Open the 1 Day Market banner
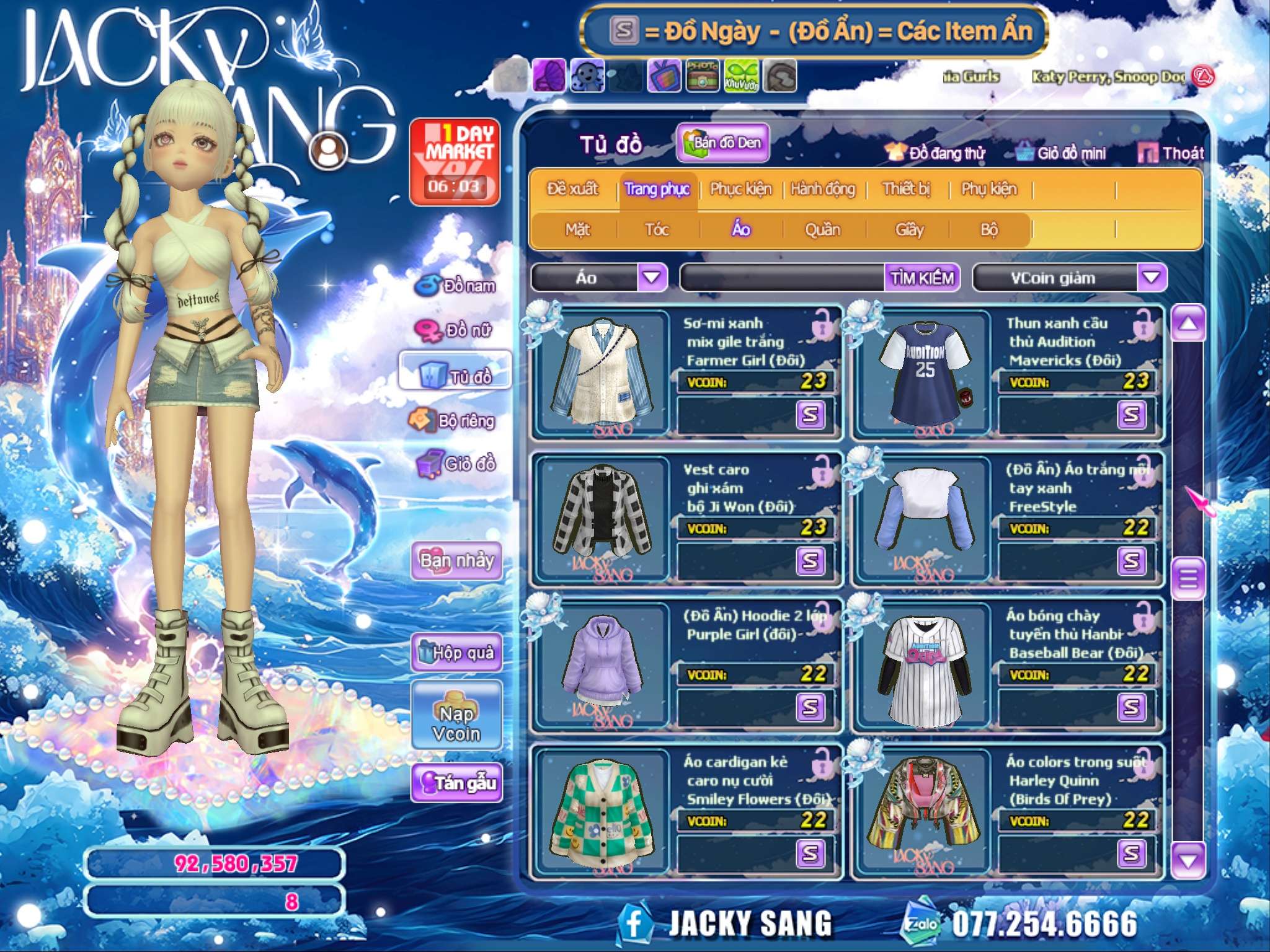1270x952 pixels. tap(455, 162)
